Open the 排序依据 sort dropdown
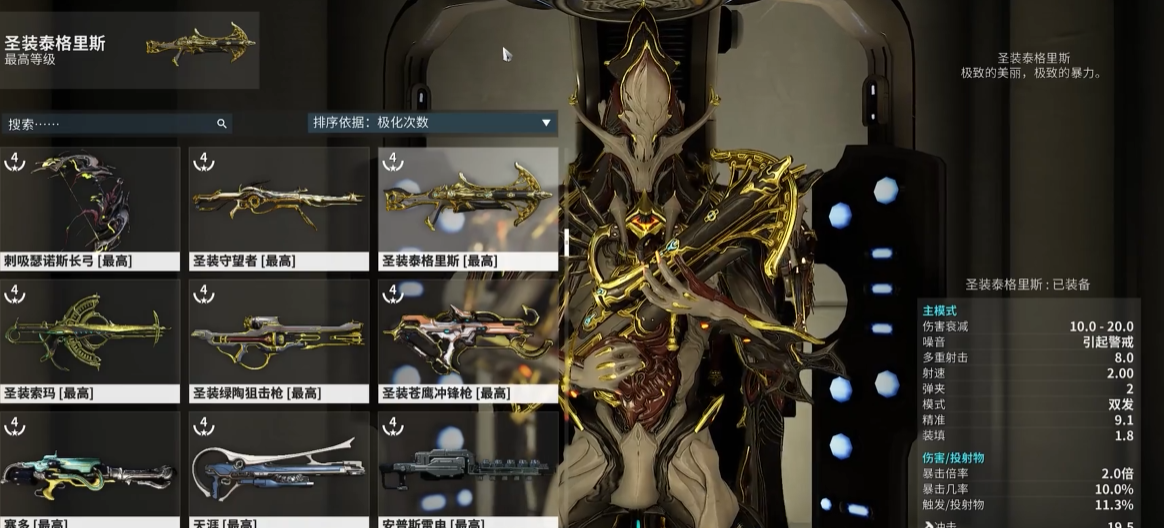 point(432,123)
